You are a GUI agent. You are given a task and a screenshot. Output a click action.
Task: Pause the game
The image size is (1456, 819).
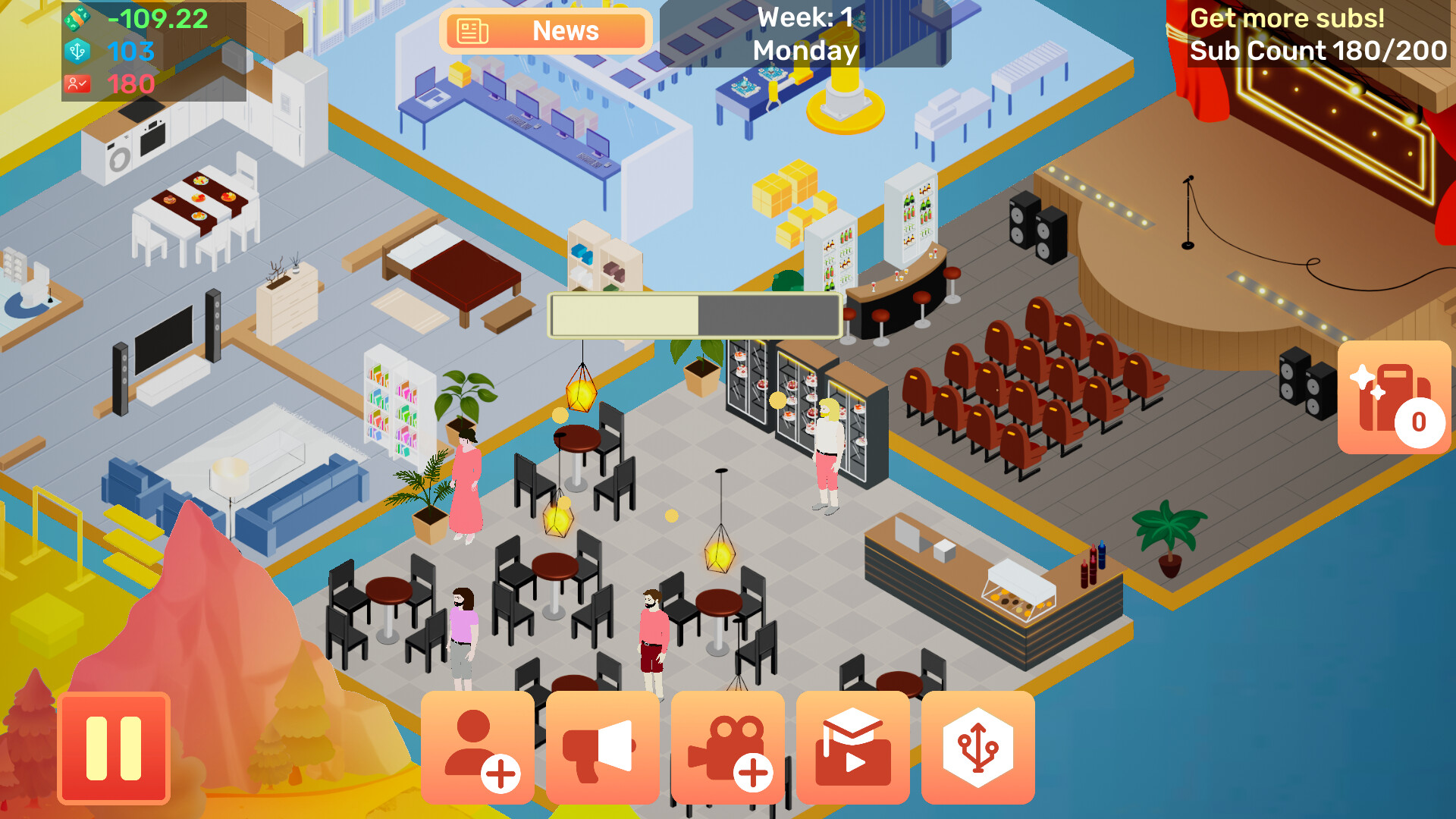pos(115,747)
